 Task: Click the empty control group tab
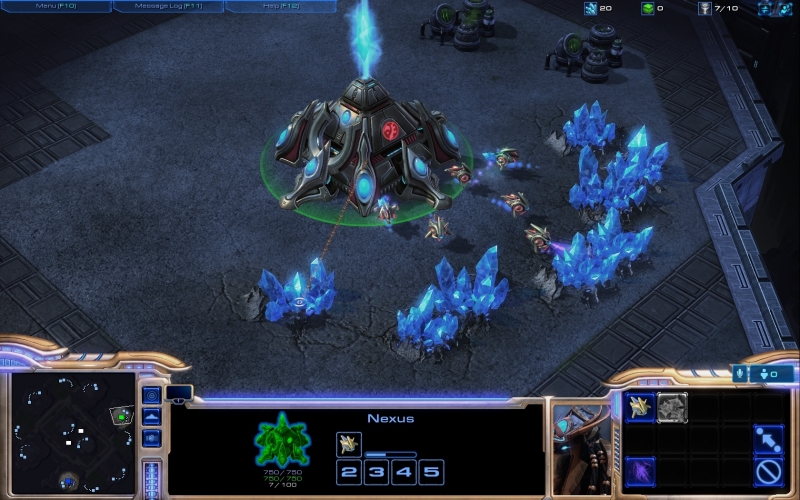[179, 393]
